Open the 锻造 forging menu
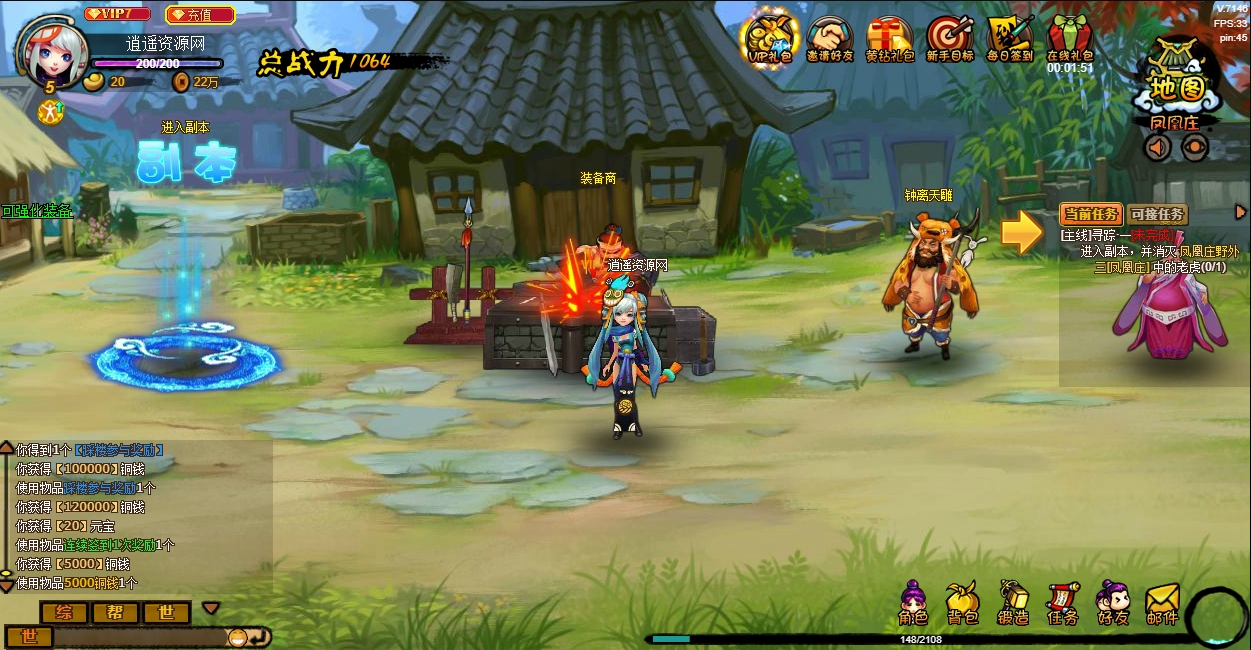1251x650 pixels. (1013, 604)
